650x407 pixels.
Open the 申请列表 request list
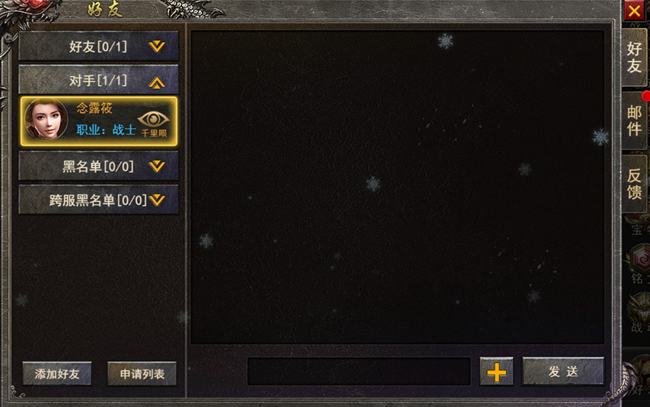(142, 374)
